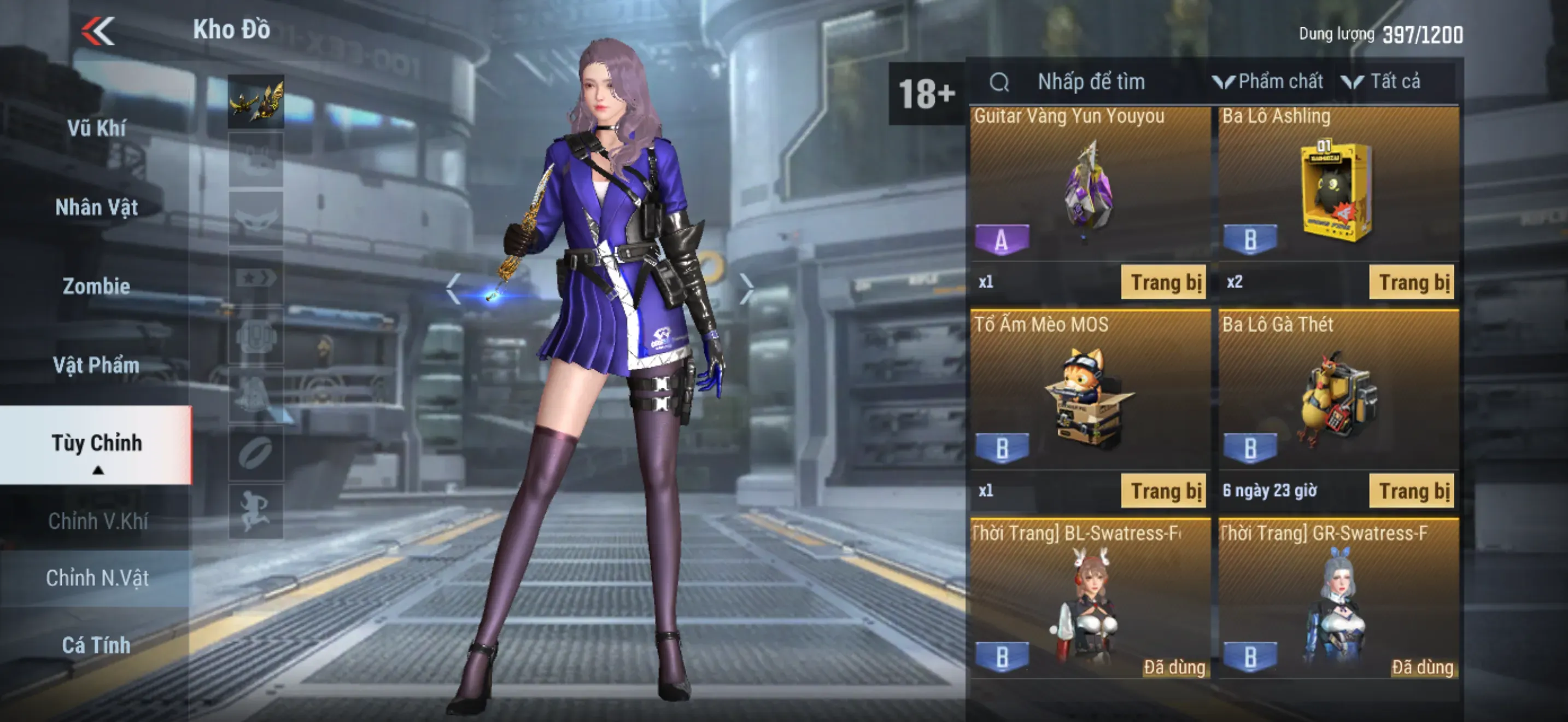Switch to the Cá Tính tab
This screenshot has height=722, width=1568.
[x=96, y=645]
